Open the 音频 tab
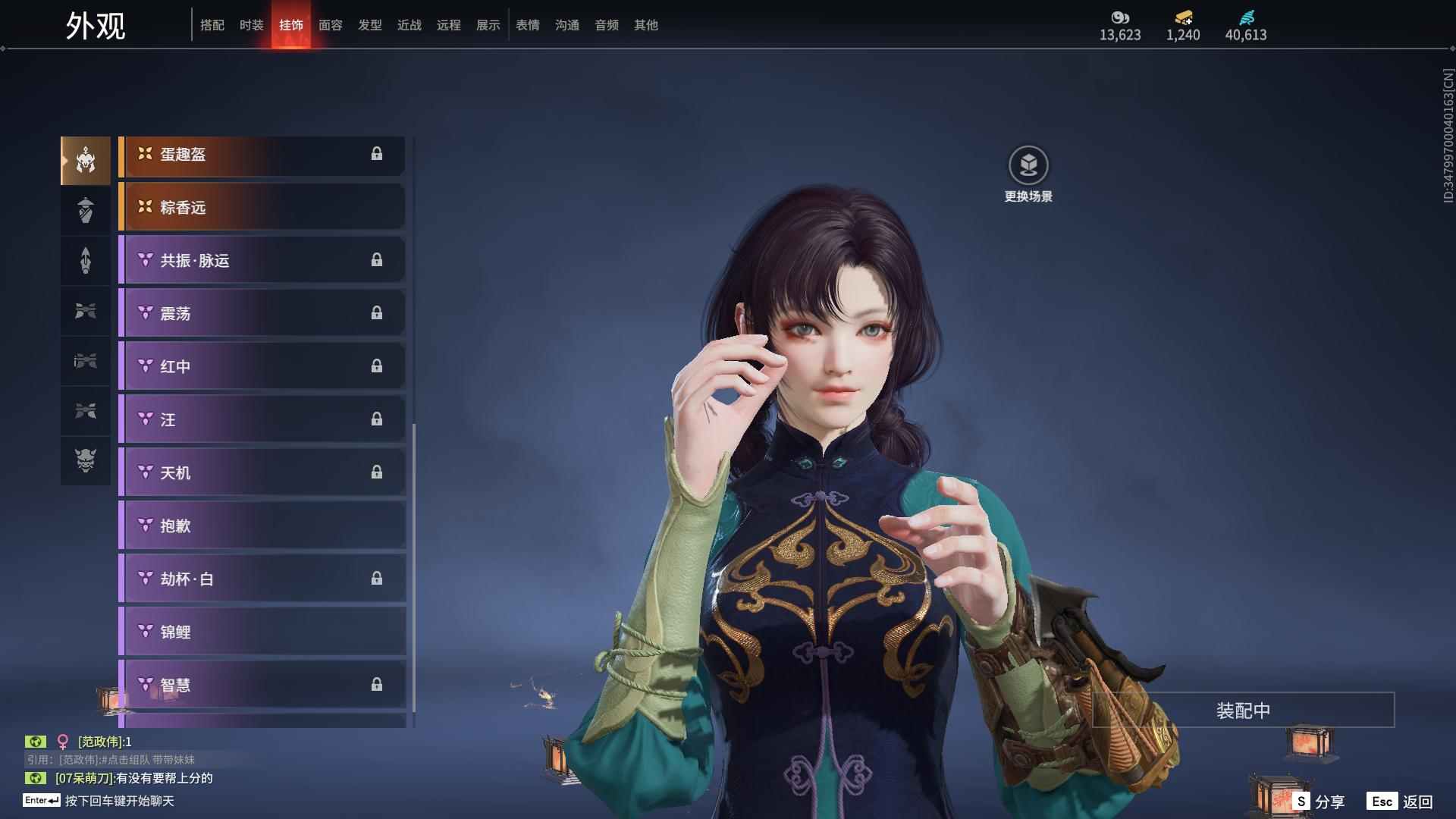 (606, 25)
